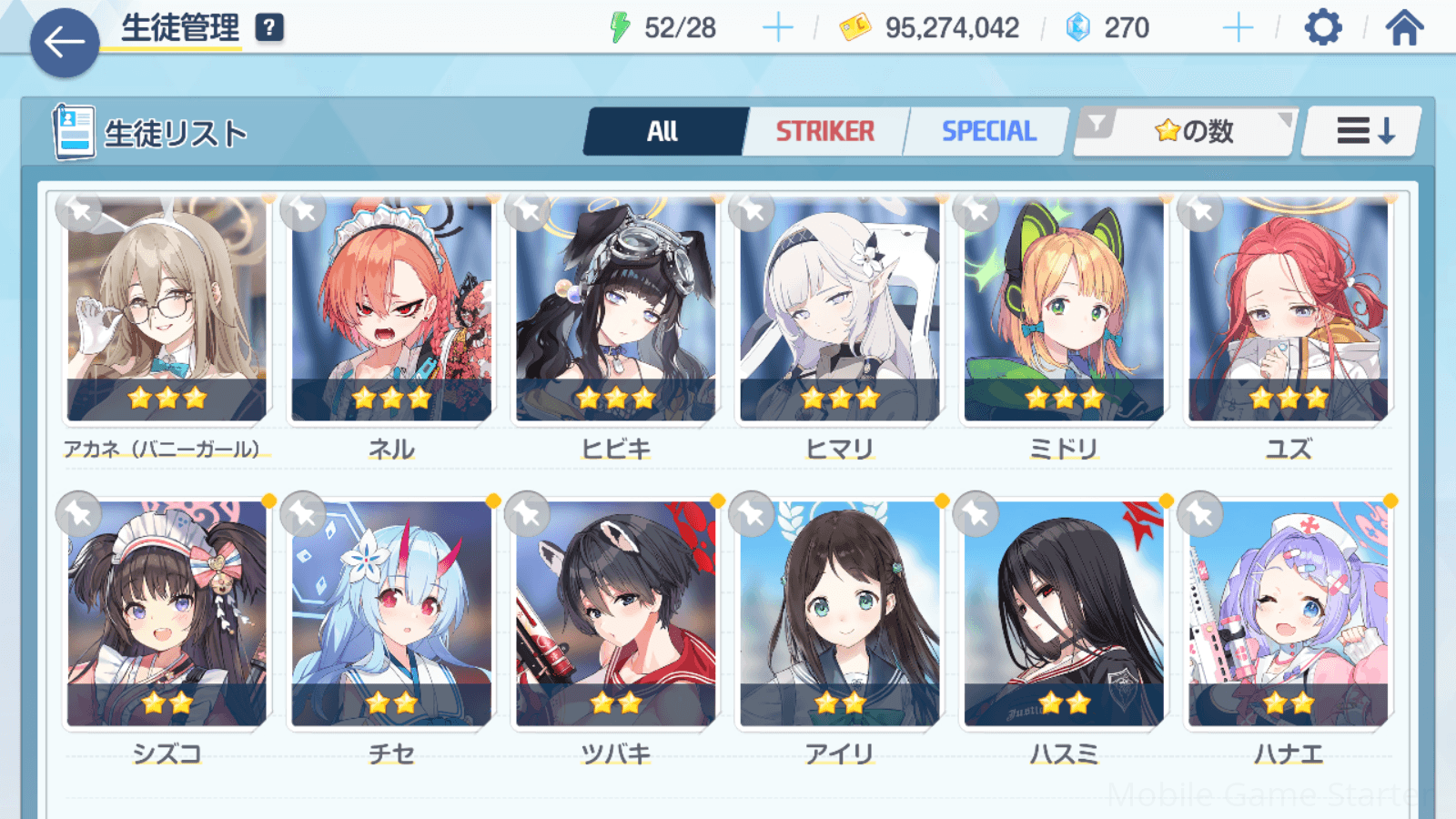Open the star count sort dropdown
Viewport: 1456px width, 819px height.
tap(1187, 132)
